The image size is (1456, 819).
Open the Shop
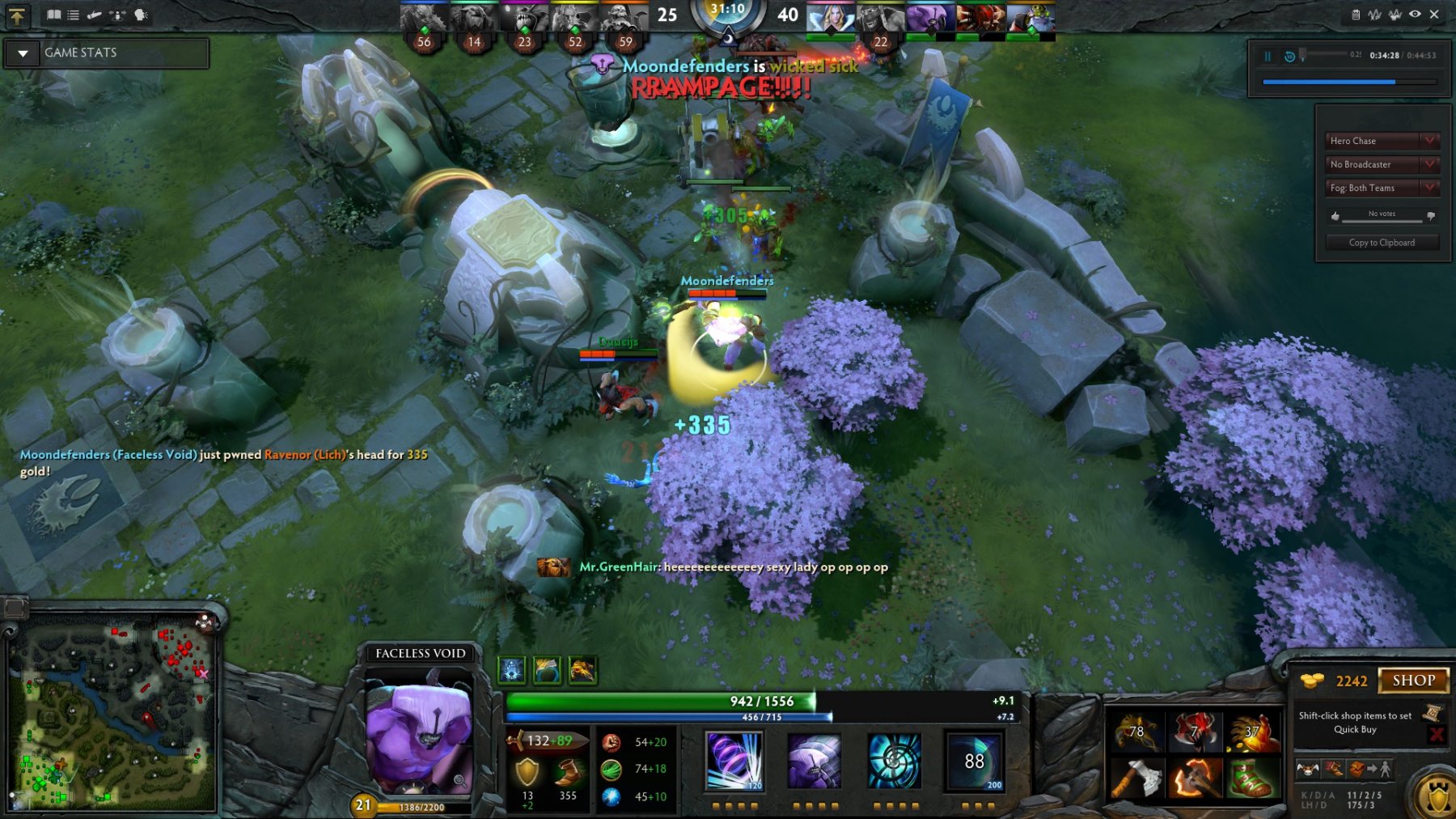(x=1413, y=681)
